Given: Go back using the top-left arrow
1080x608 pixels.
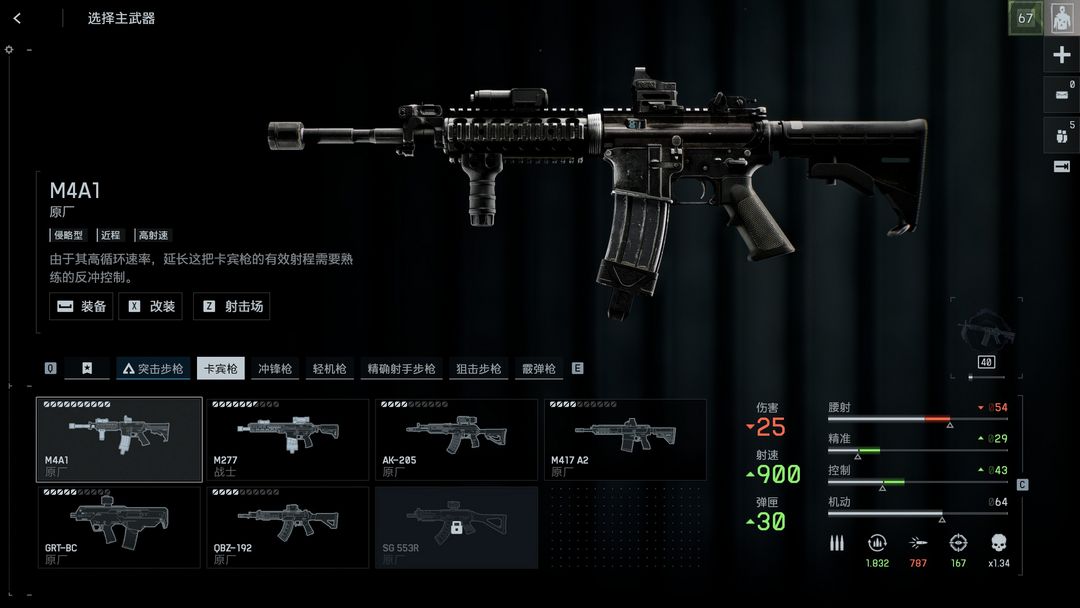Looking at the screenshot, I should tap(17, 18).
